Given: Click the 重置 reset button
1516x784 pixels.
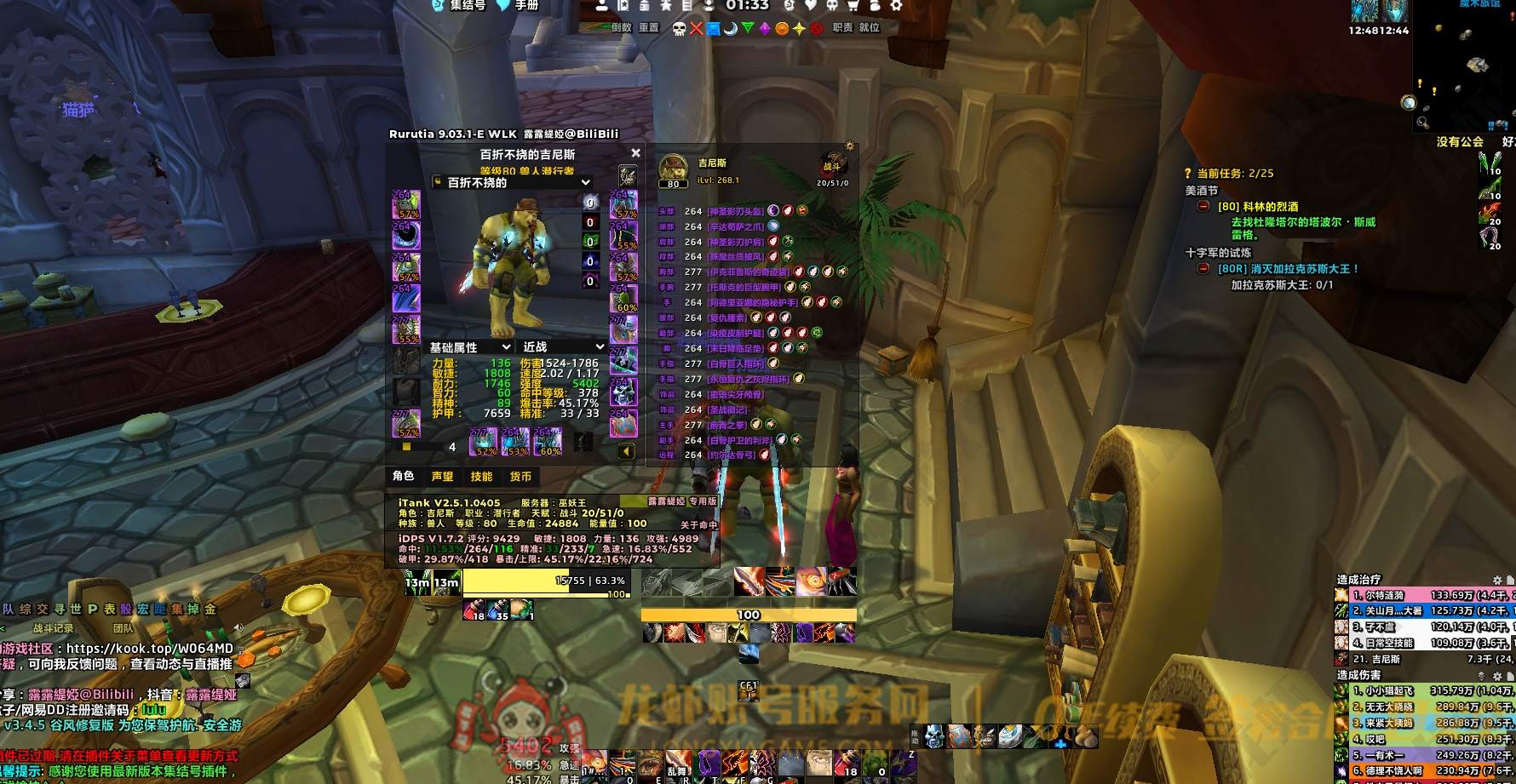Looking at the screenshot, I should pos(649,27).
